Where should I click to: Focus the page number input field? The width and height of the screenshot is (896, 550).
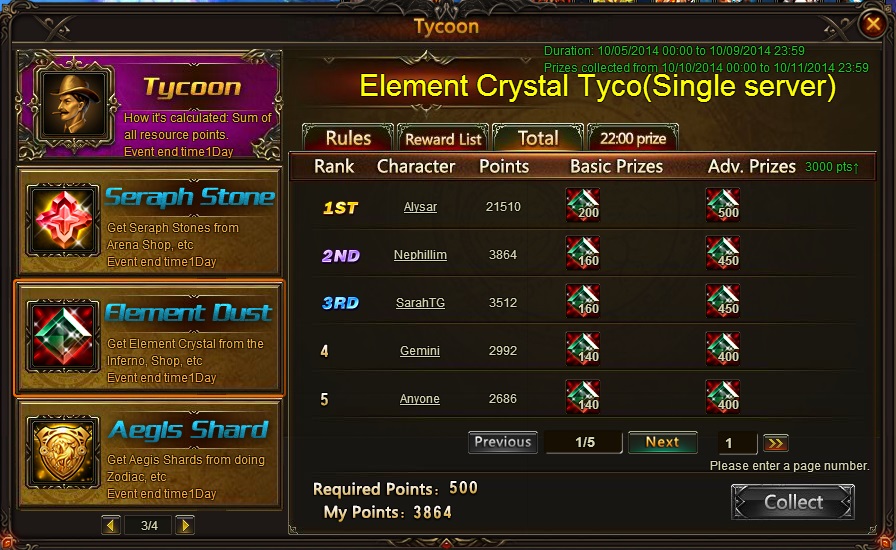(737, 443)
